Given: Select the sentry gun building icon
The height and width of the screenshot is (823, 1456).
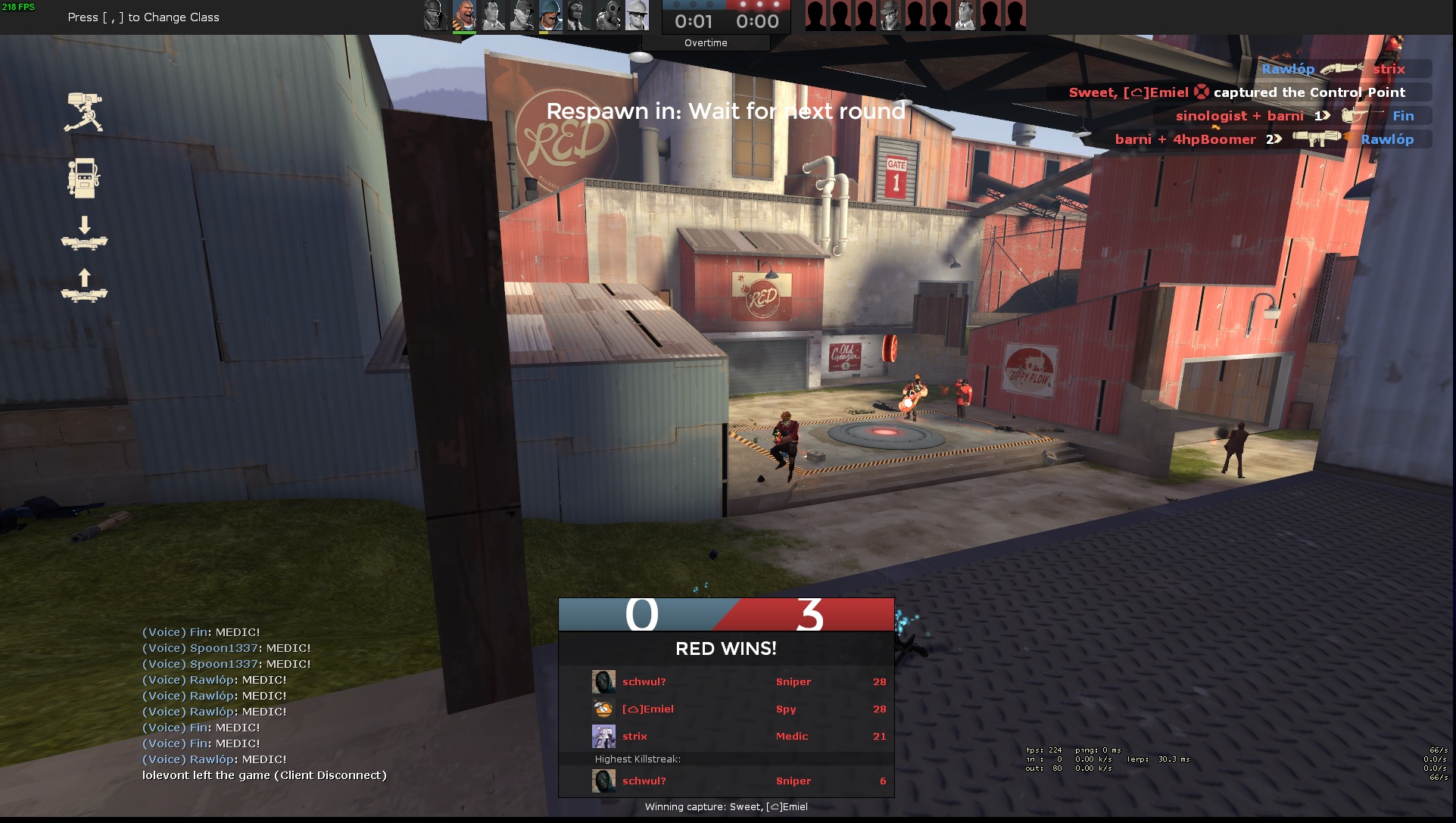Looking at the screenshot, I should click(x=84, y=113).
